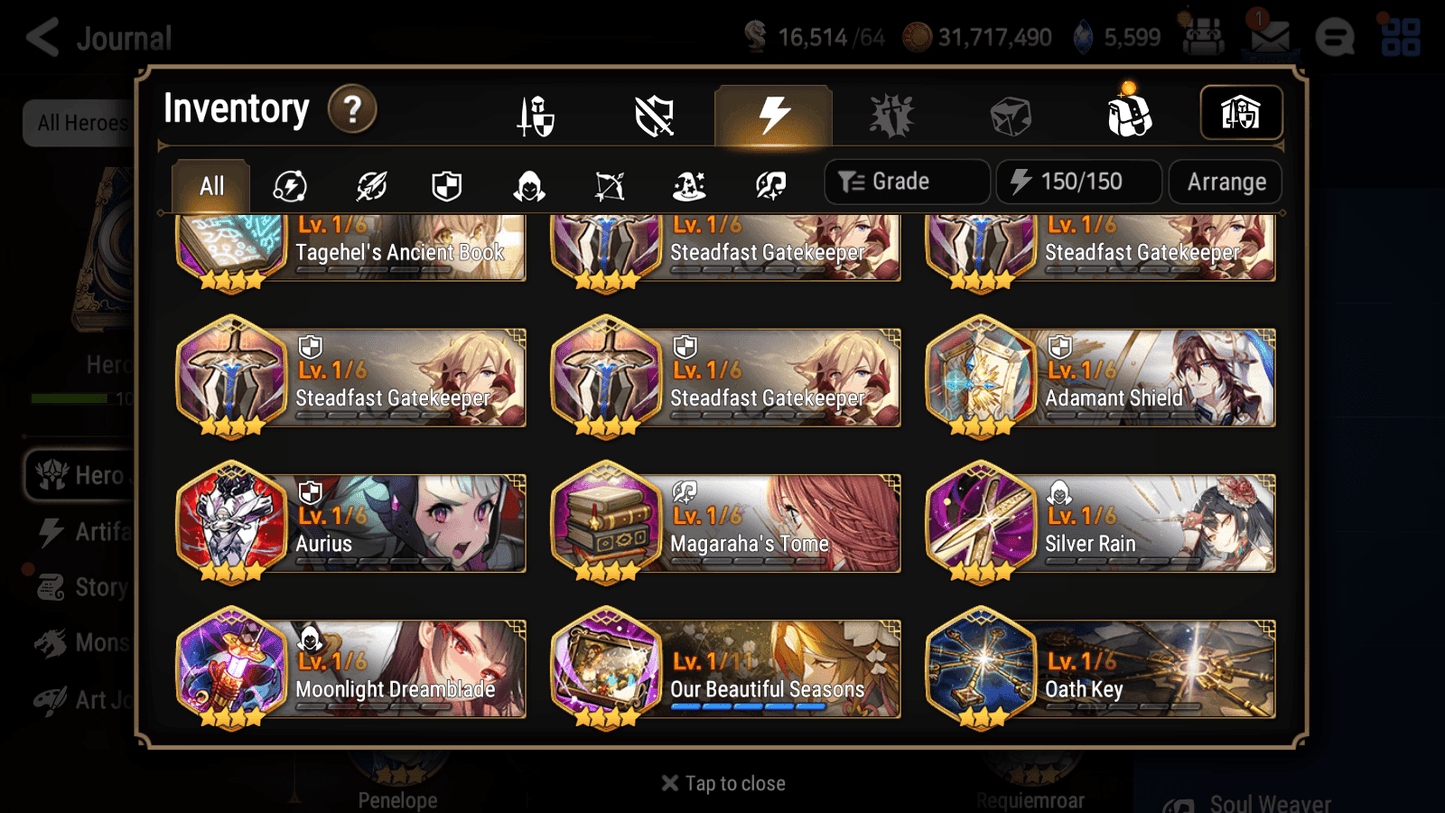
Task: Open the charms tab with cube icon
Action: 1010,113
